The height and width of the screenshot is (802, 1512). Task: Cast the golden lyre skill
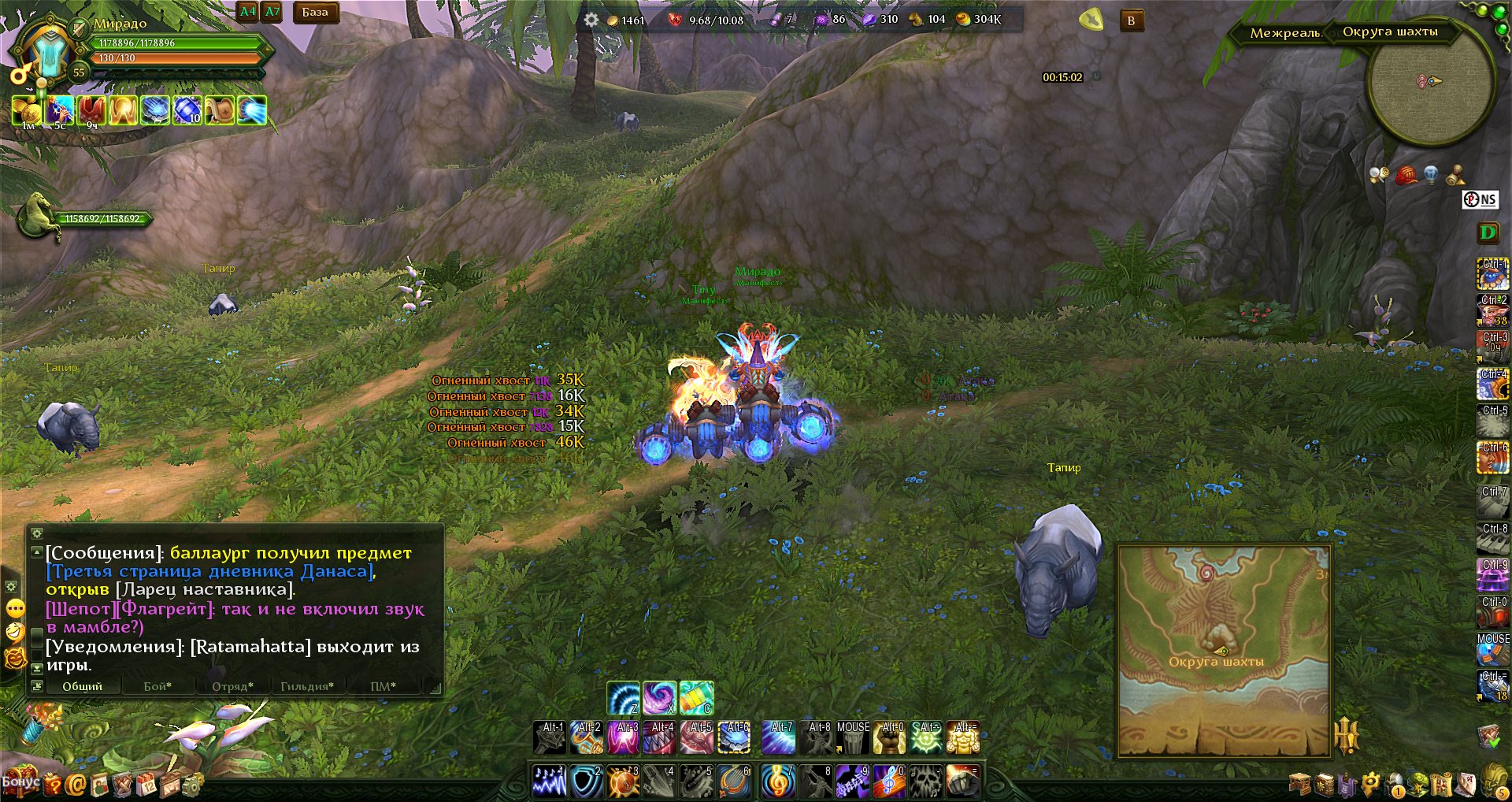click(734, 782)
